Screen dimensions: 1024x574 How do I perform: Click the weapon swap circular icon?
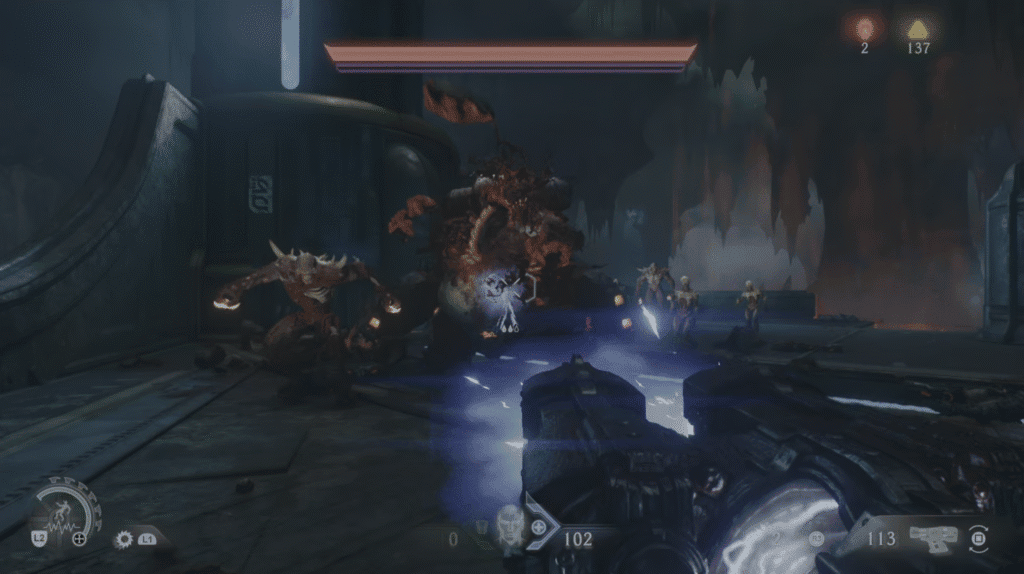980,538
